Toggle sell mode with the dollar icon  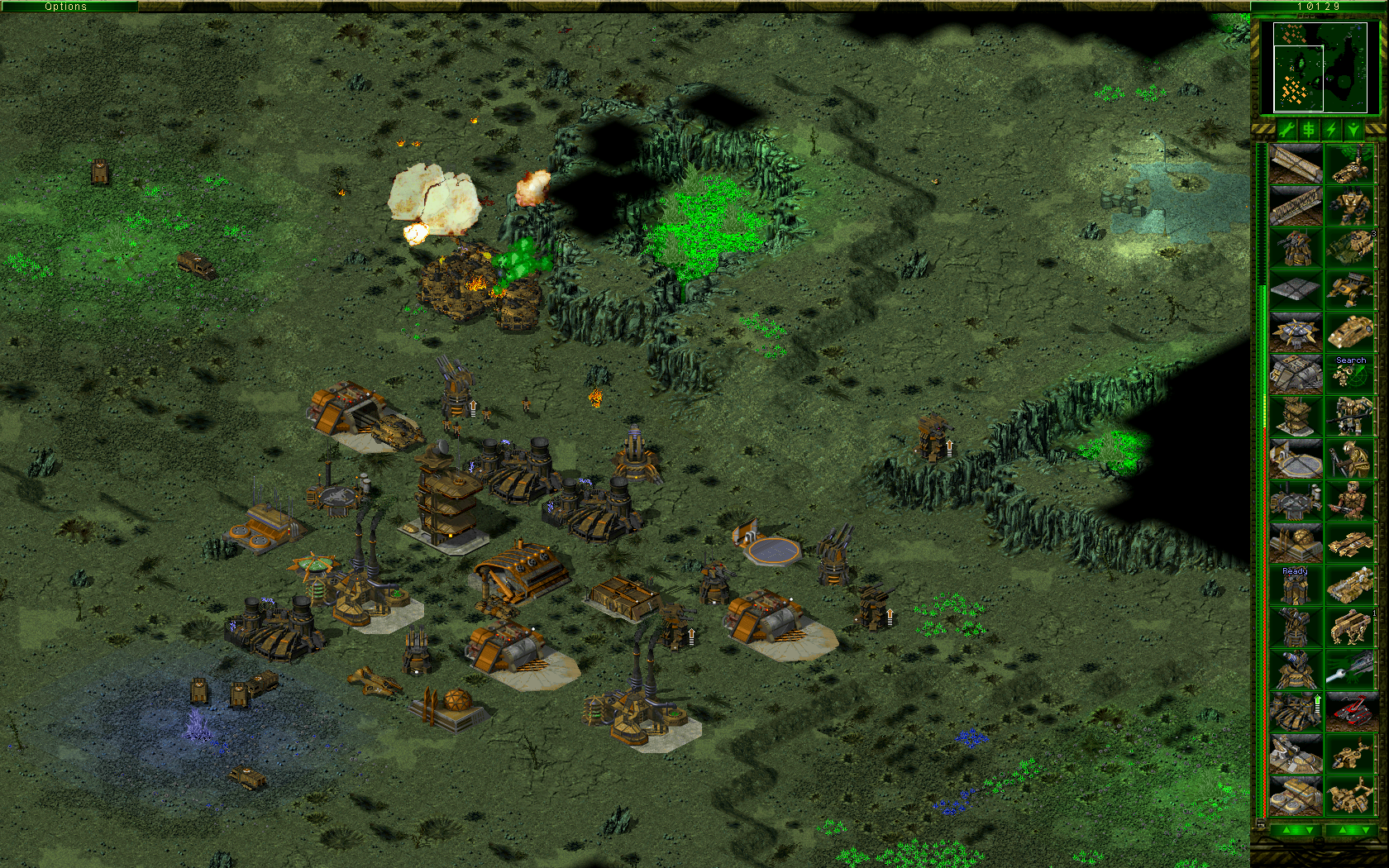tap(1308, 129)
